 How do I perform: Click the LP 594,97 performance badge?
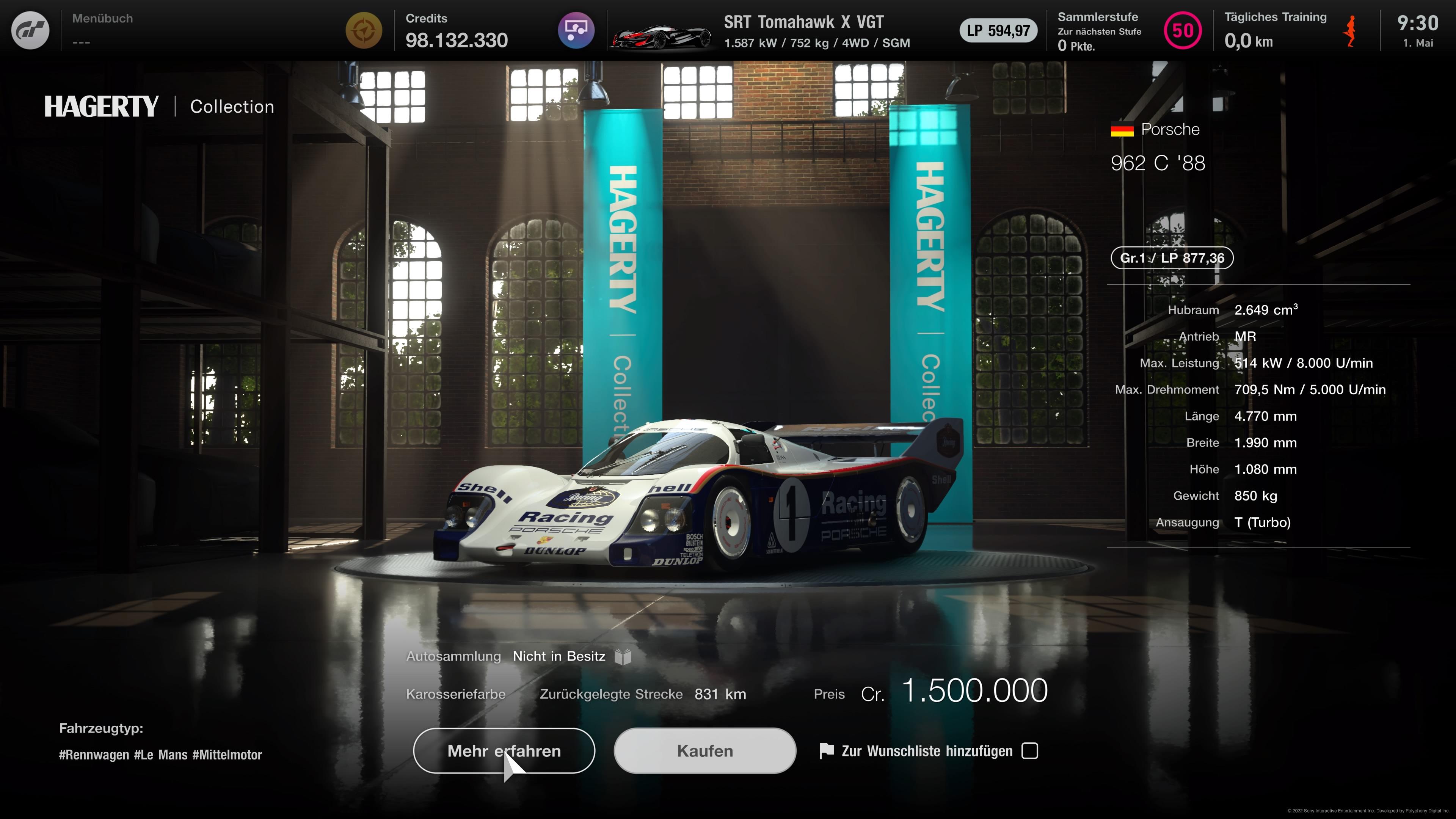point(998,31)
